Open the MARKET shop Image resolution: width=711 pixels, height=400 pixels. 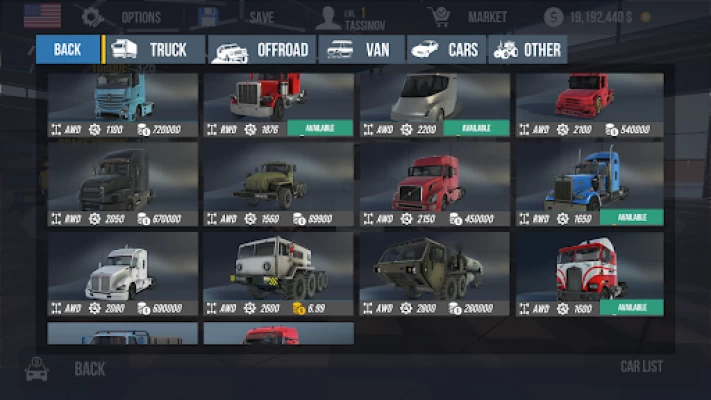468,17
